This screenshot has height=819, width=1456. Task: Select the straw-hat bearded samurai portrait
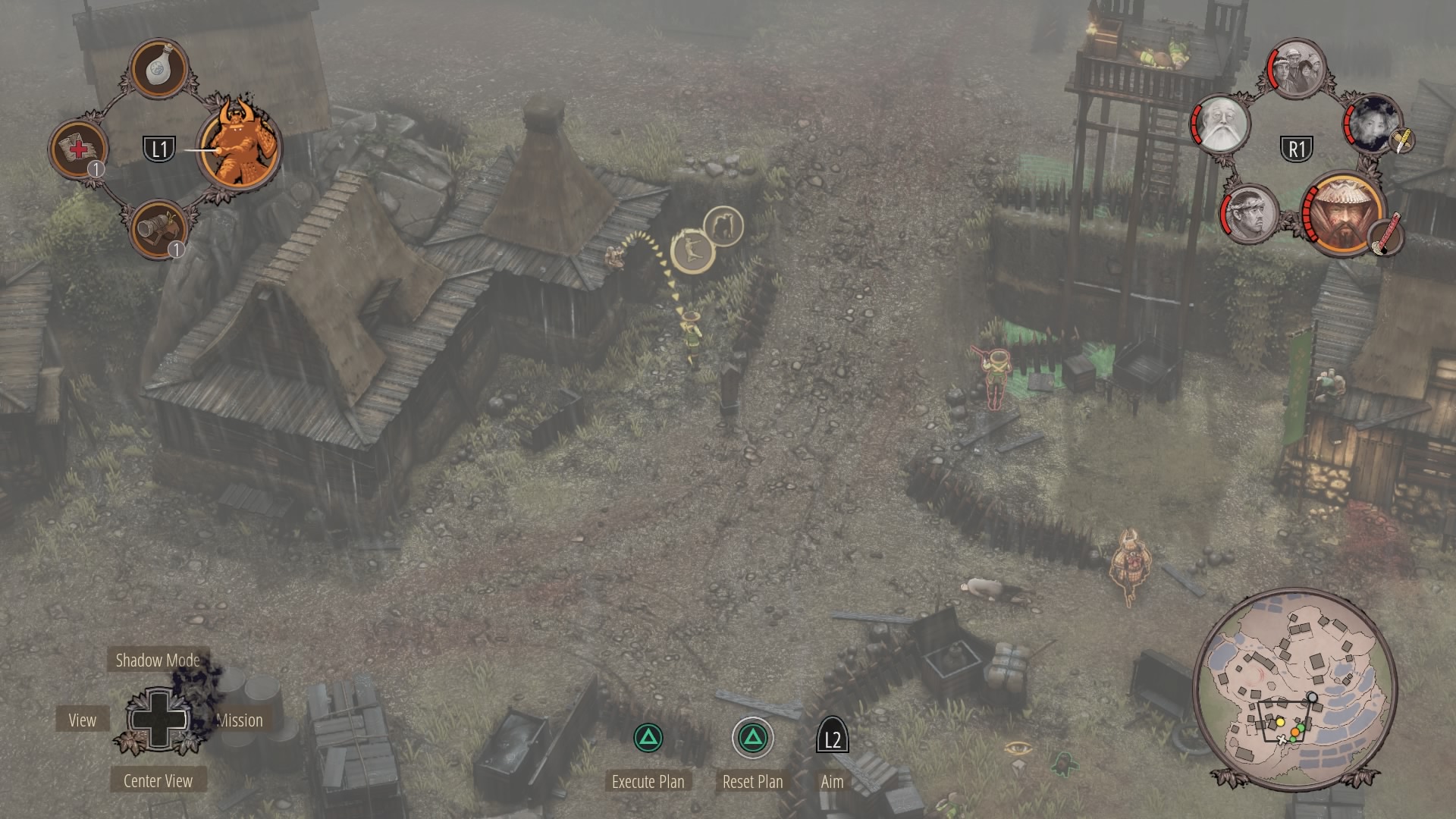pos(1344,213)
